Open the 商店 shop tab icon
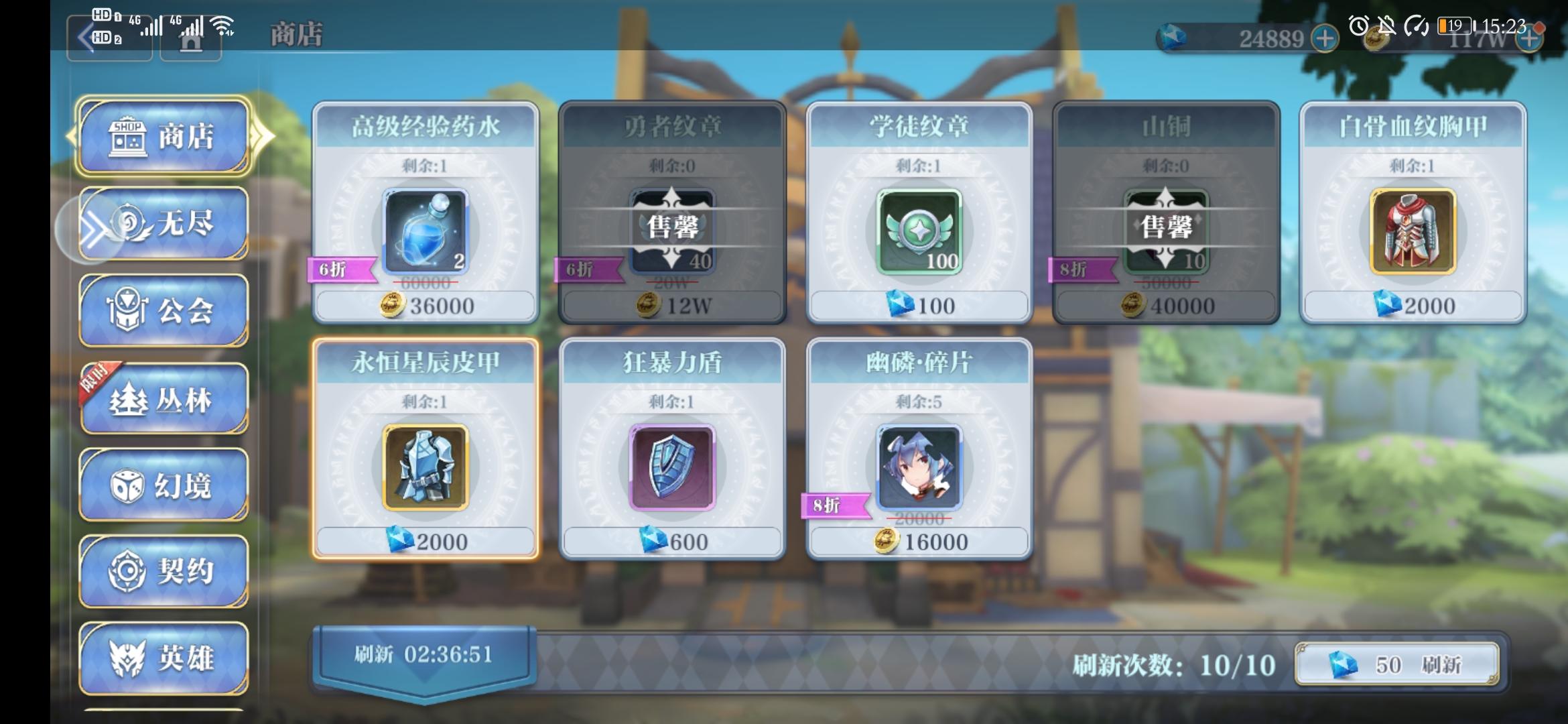 [129, 135]
